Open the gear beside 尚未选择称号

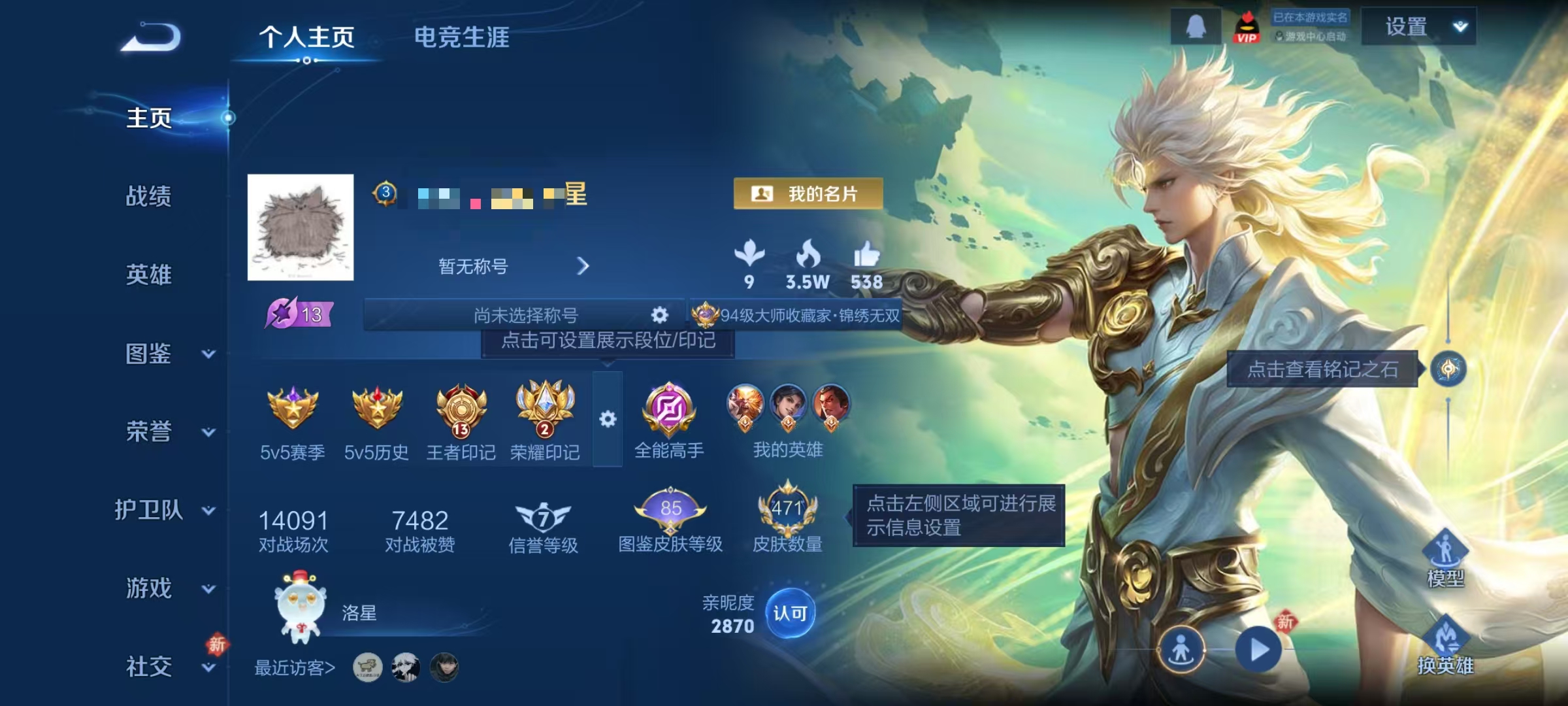pos(659,315)
